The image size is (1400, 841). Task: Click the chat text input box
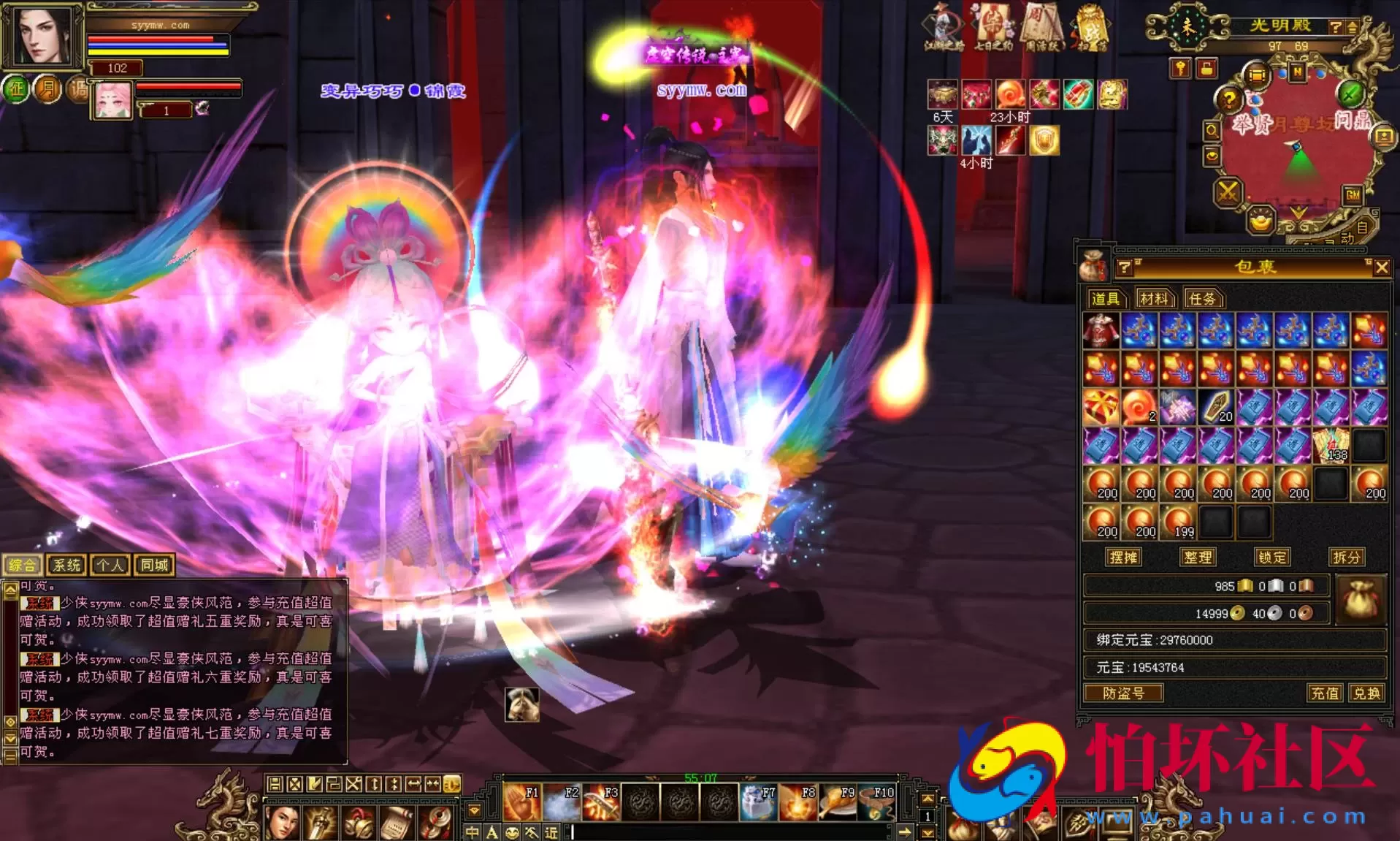click(x=730, y=832)
